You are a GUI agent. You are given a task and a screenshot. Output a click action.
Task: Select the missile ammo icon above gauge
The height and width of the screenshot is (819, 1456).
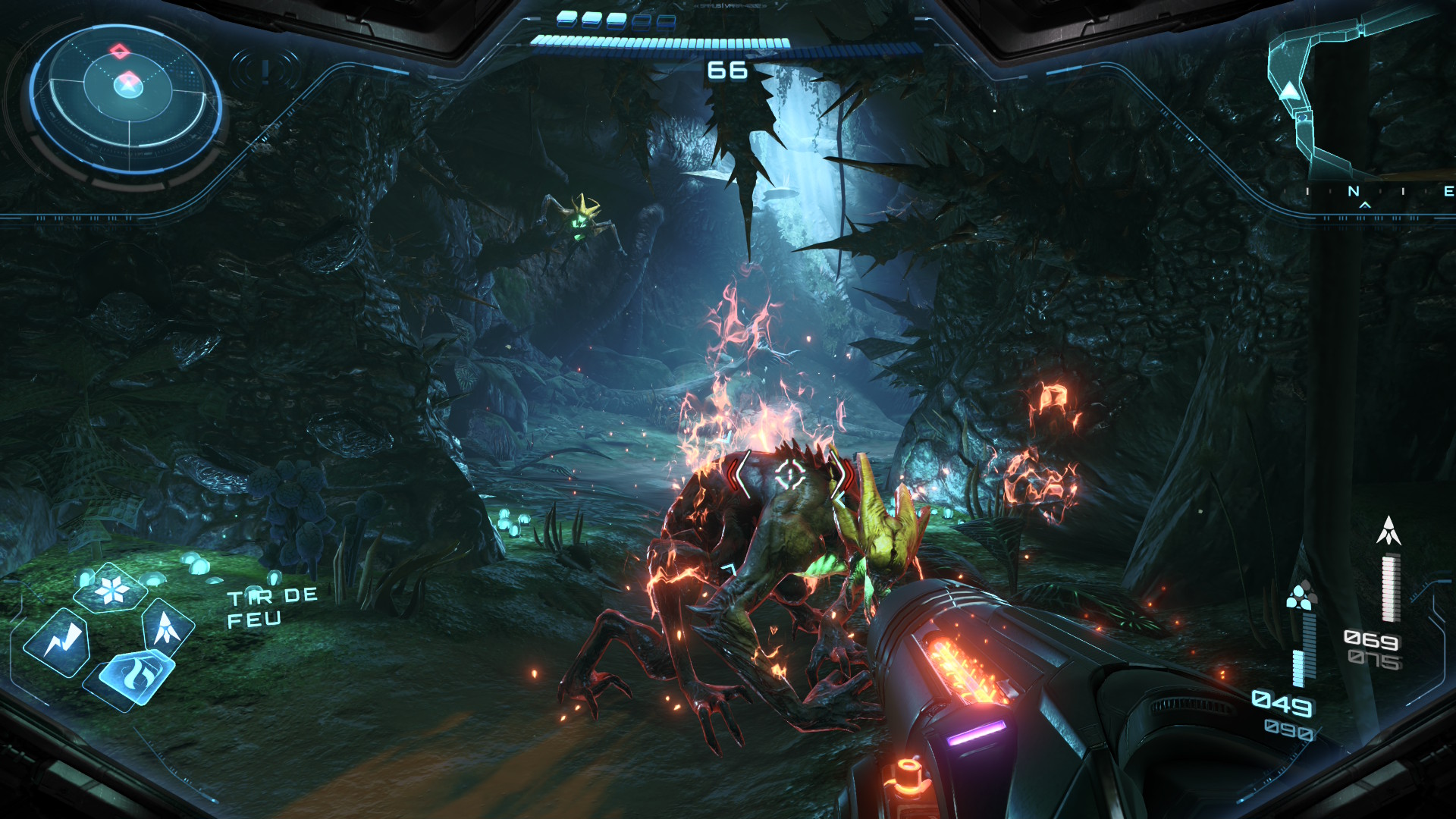(x=1389, y=531)
